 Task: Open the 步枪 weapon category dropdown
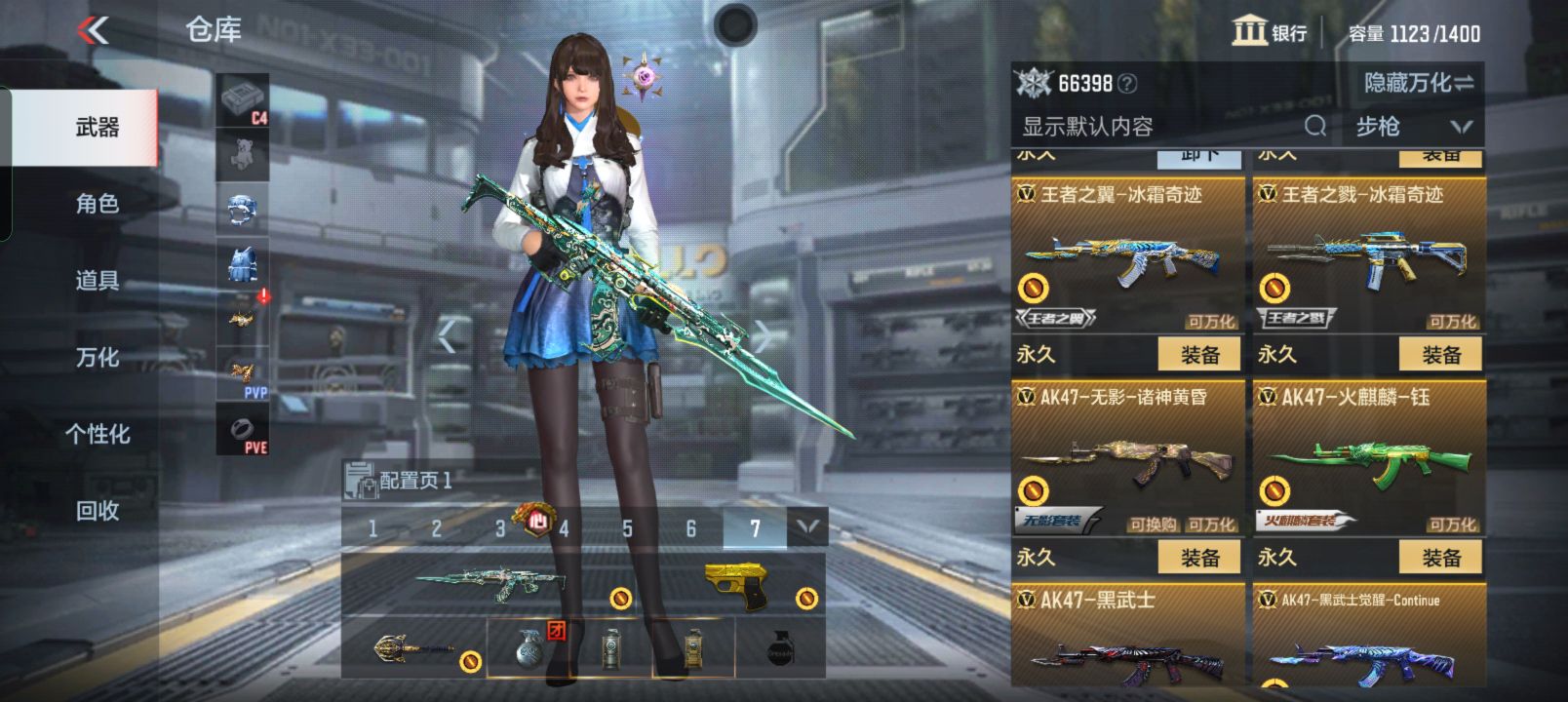1406,126
